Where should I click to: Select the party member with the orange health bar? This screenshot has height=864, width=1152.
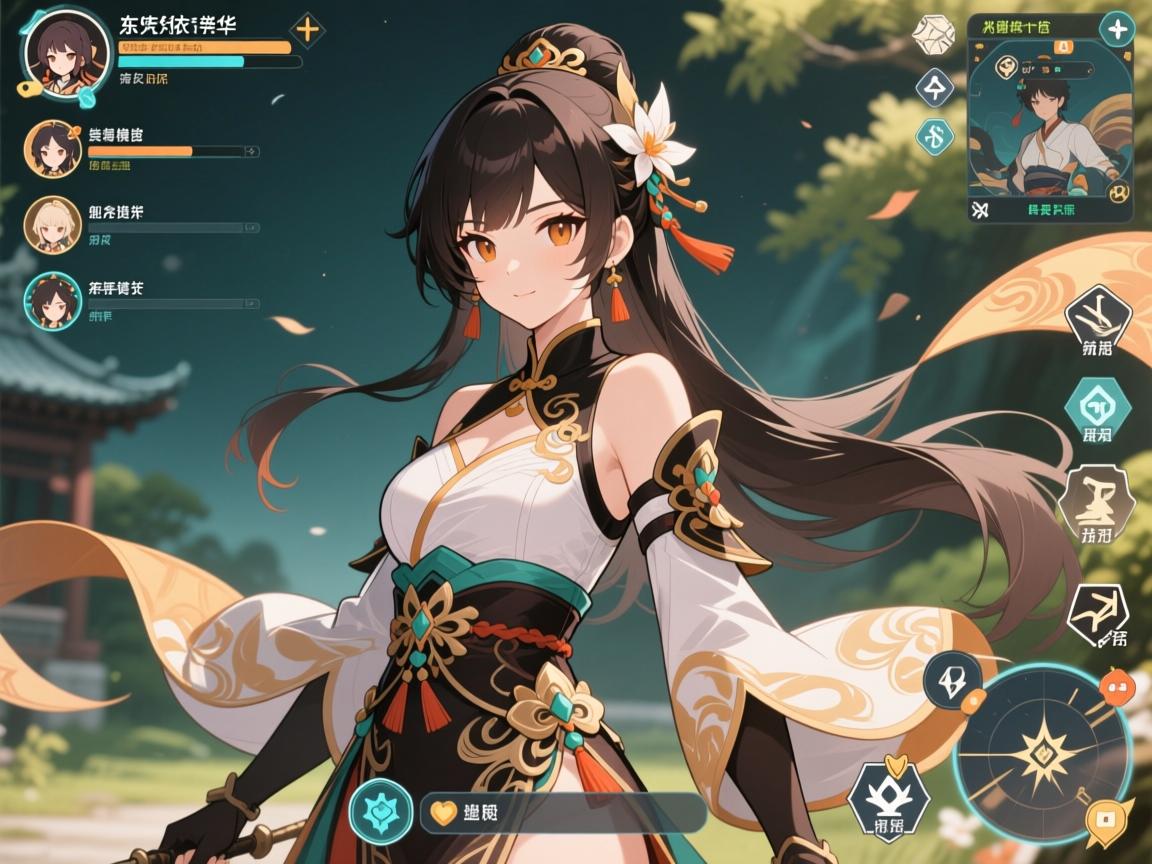tap(52, 149)
